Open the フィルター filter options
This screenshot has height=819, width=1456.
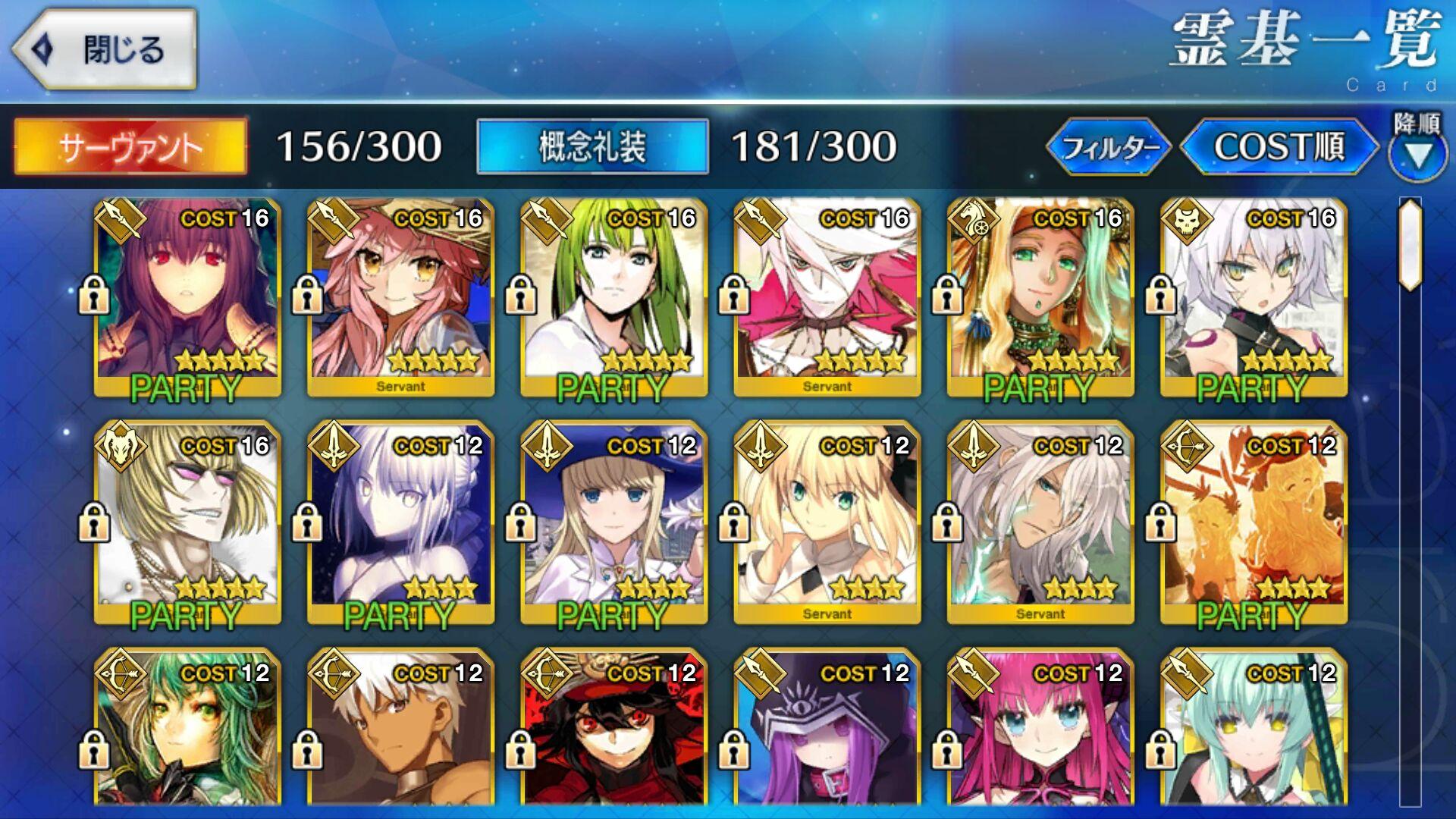(x=1109, y=146)
